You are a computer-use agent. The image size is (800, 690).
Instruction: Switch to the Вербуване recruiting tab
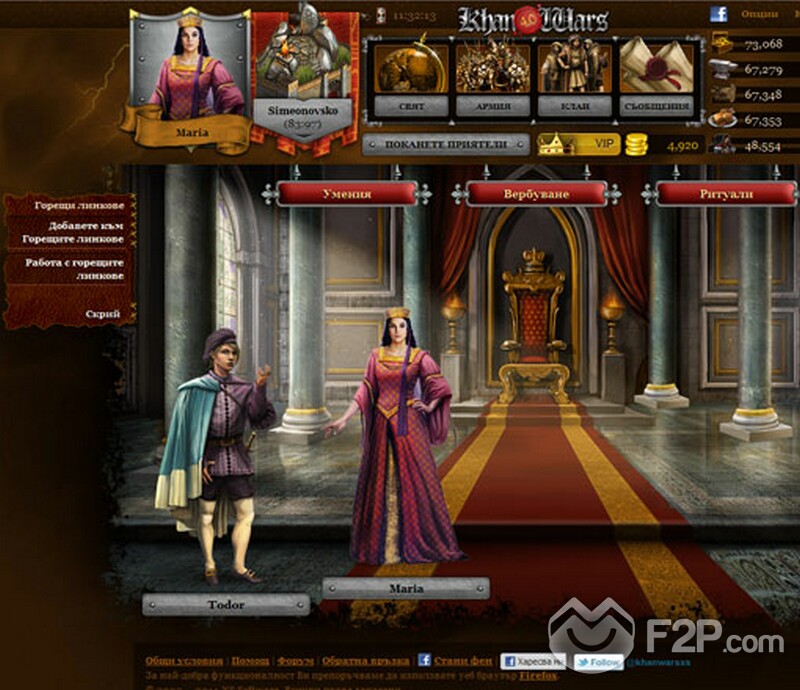[538, 194]
